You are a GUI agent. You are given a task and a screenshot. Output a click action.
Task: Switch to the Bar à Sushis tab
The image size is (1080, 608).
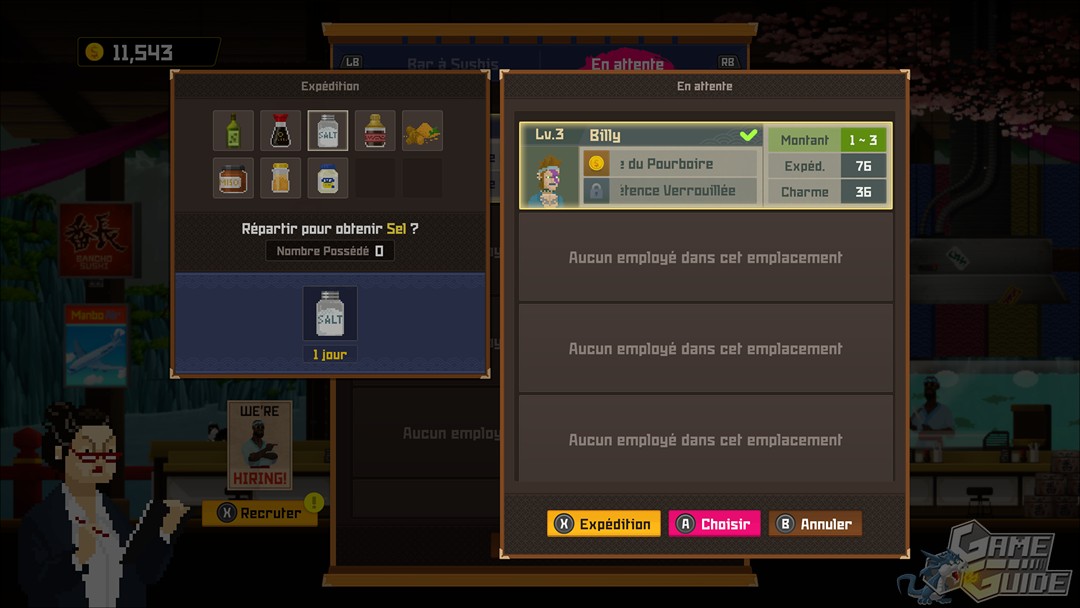pos(452,65)
